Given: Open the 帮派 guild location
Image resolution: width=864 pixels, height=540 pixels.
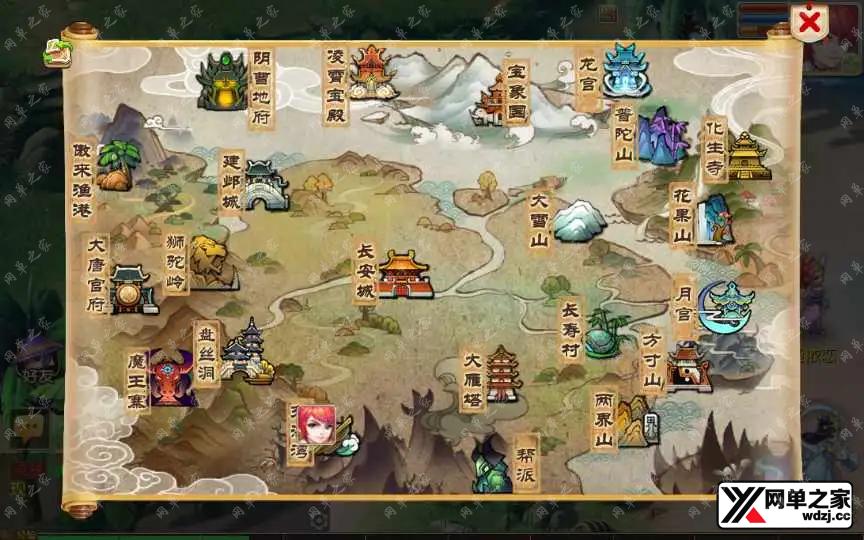Looking at the screenshot, I should [492, 464].
